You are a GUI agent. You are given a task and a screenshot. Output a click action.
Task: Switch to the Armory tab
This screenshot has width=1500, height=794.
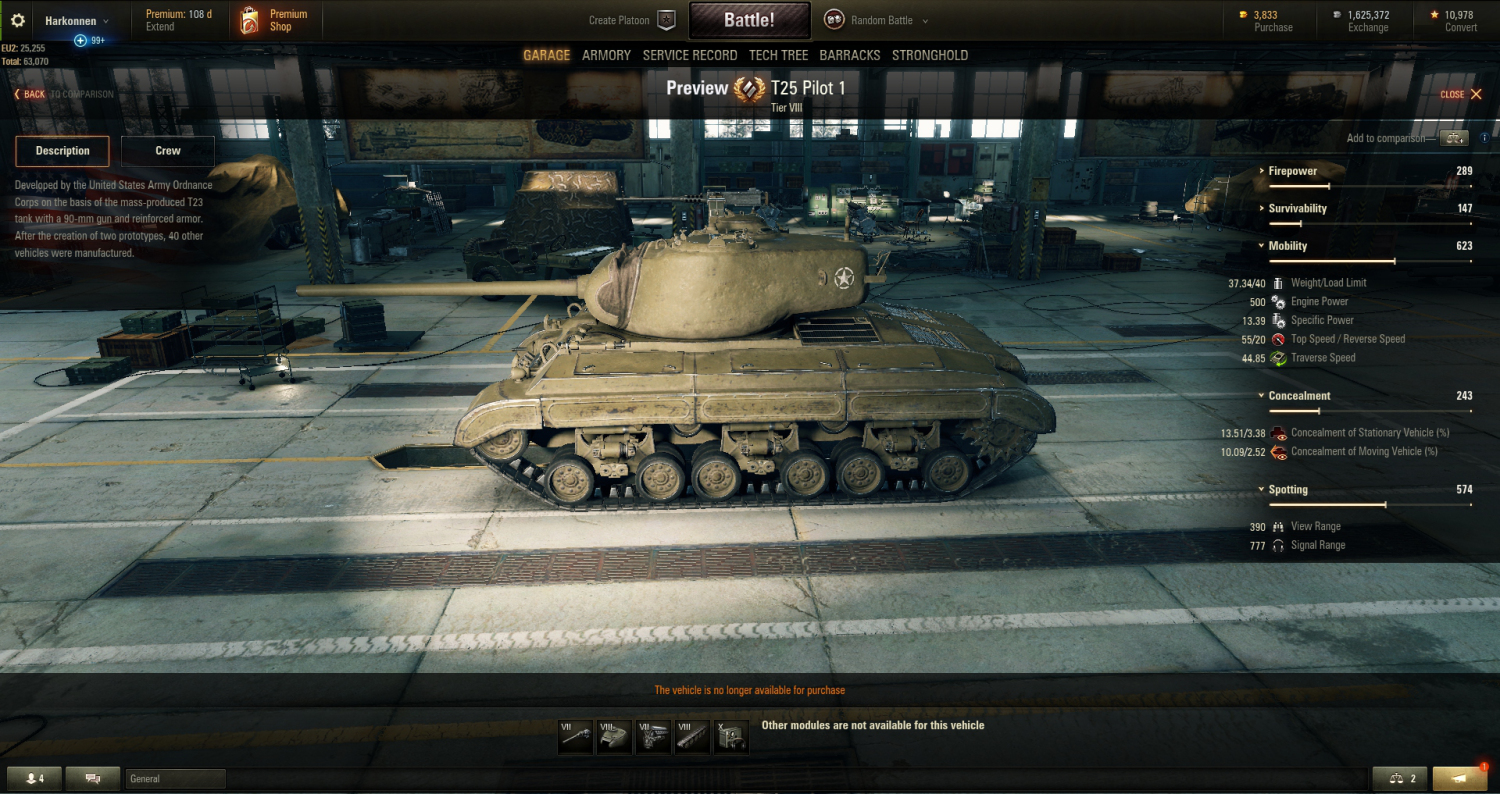tap(606, 55)
